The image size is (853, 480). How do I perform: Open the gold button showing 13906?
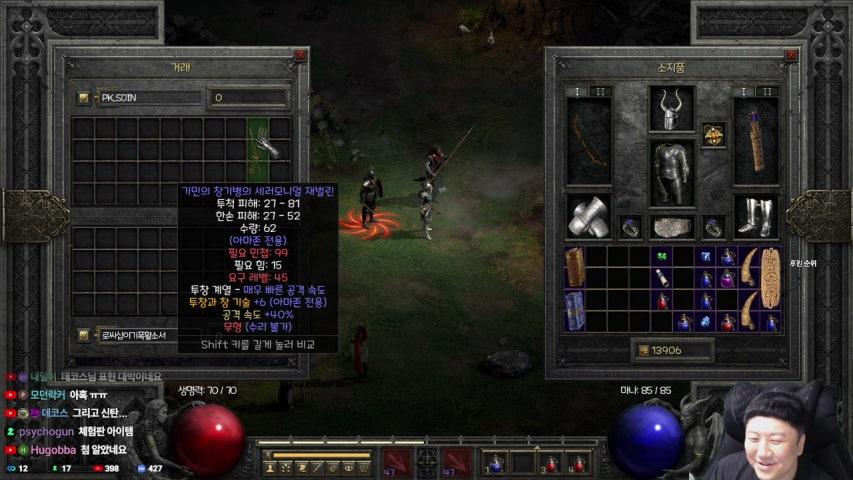click(644, 349)
